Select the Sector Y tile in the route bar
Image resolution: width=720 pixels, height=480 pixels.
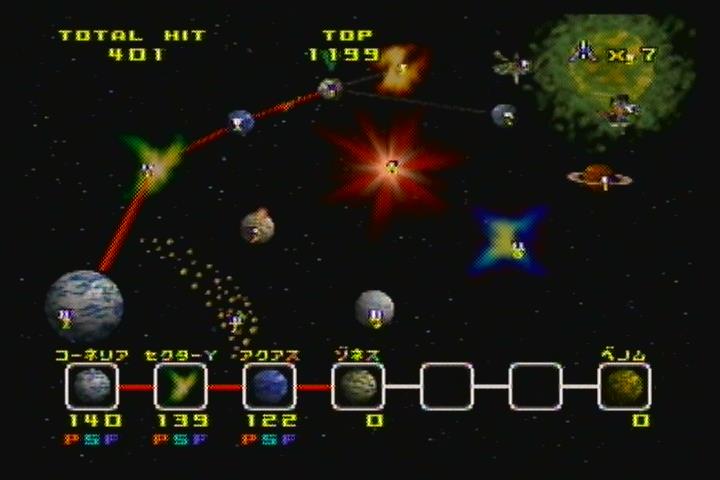click(x=180, y=386)
